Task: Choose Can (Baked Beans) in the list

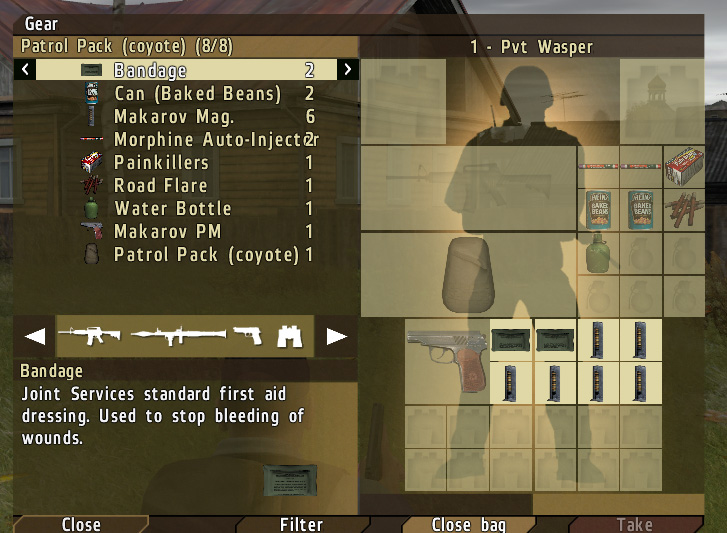Action: [x=197, y=94]
